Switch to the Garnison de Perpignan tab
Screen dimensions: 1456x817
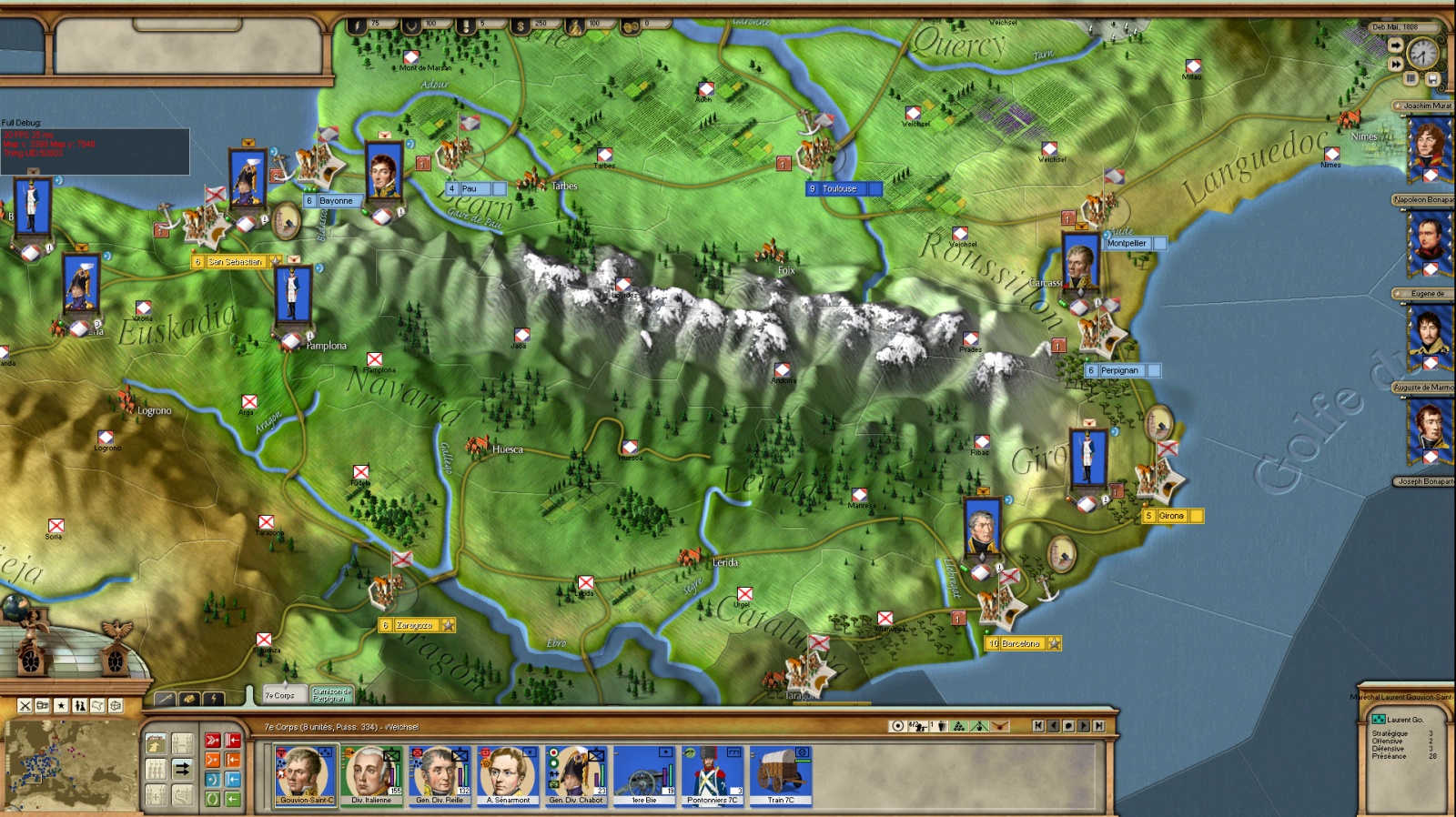(330, 695)
